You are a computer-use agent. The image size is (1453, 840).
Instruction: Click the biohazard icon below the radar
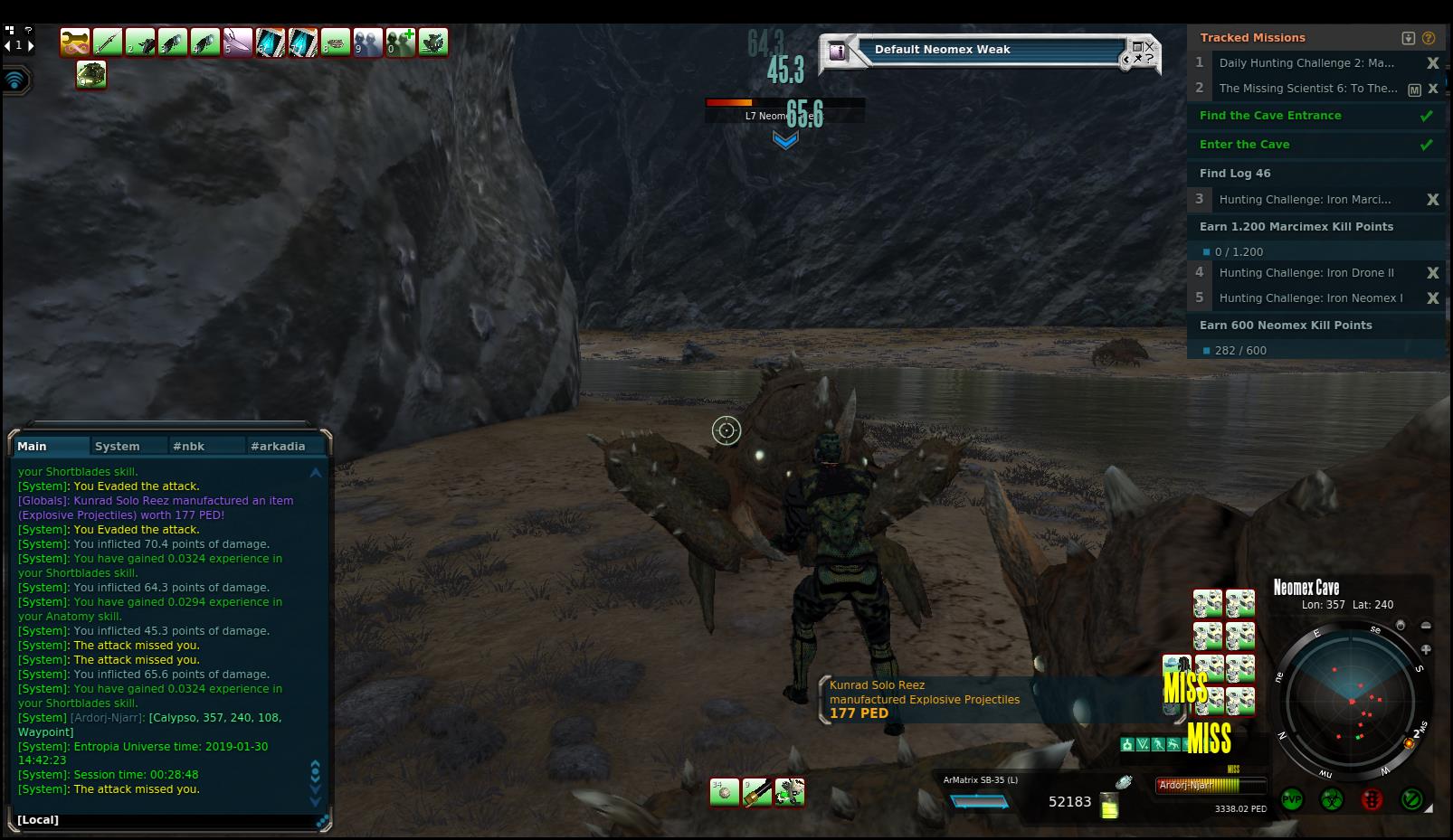(x=1332, y=800)
